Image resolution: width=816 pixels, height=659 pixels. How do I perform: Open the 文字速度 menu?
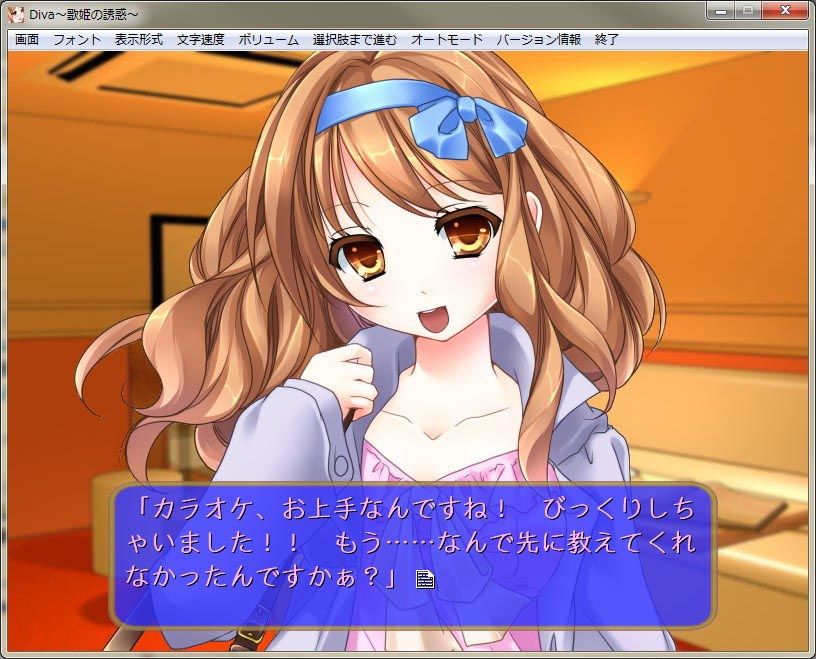point(201,40)
